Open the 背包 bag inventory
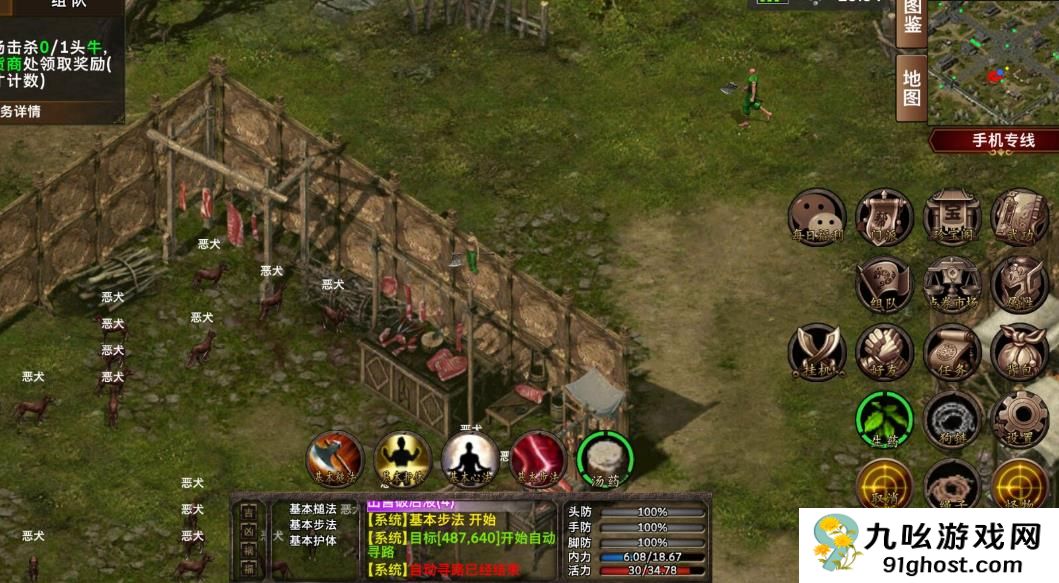Image resolution: width=1059 pixels, height=583 pixels. click(x=1019, y=351)
